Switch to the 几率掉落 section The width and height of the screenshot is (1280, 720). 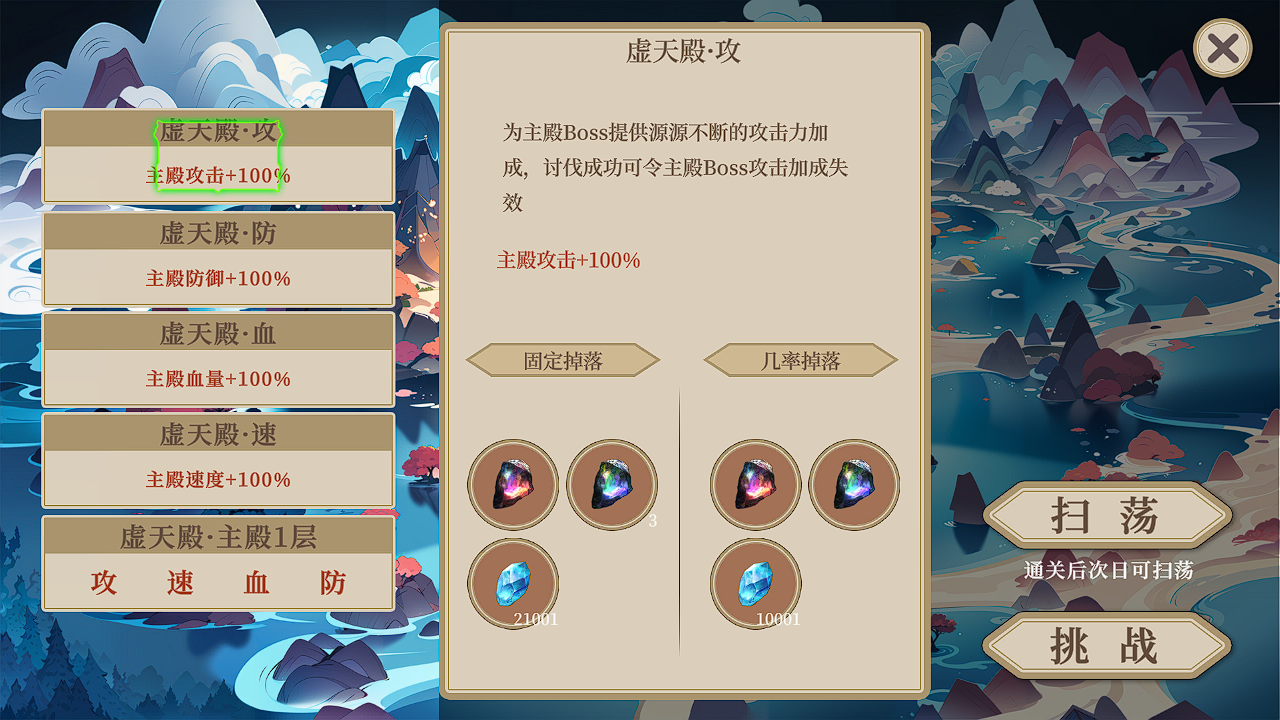click(800, 360)
